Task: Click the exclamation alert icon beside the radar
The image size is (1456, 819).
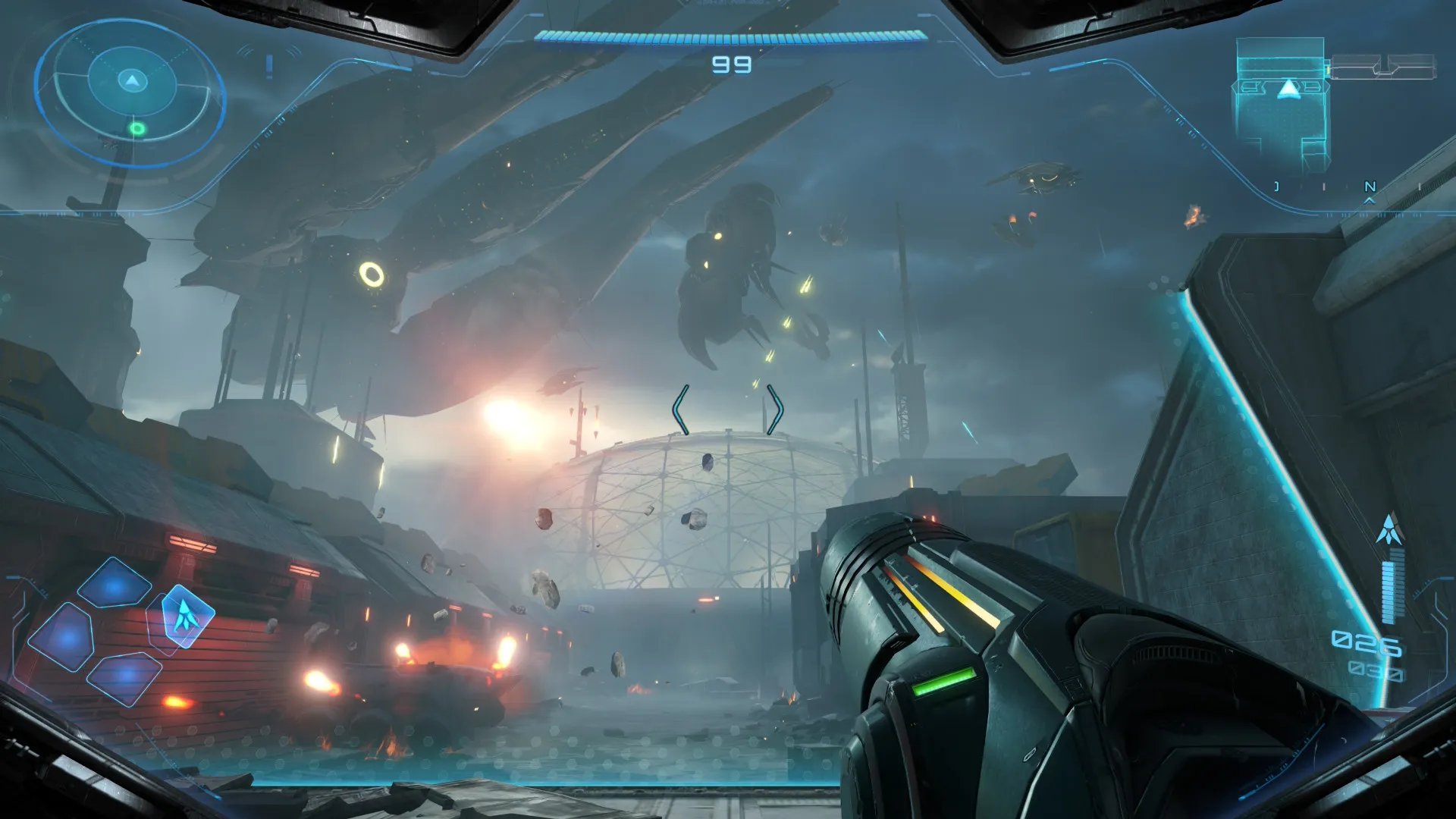Action: click(269, 66)
